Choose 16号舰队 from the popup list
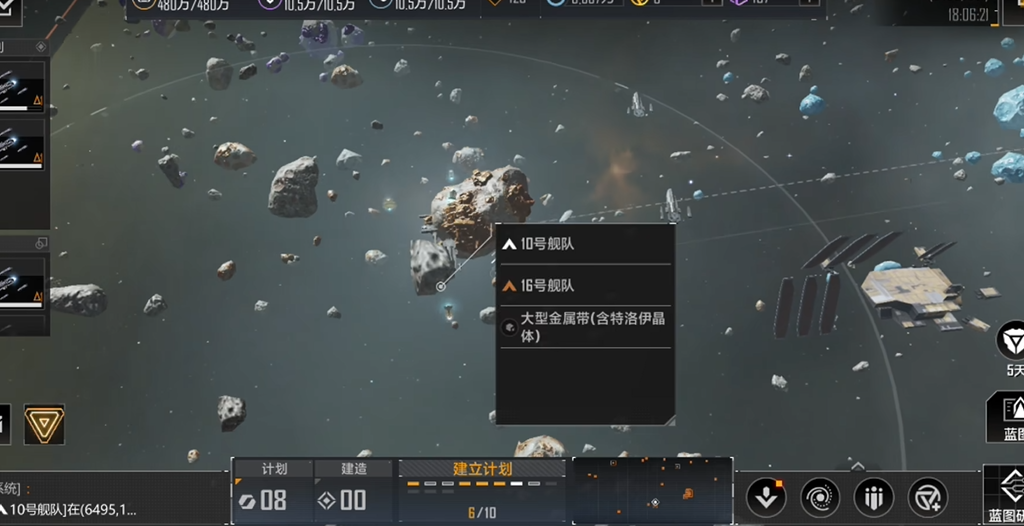The height and width of the screenshot is (526, 1024). tap(584, 286)
